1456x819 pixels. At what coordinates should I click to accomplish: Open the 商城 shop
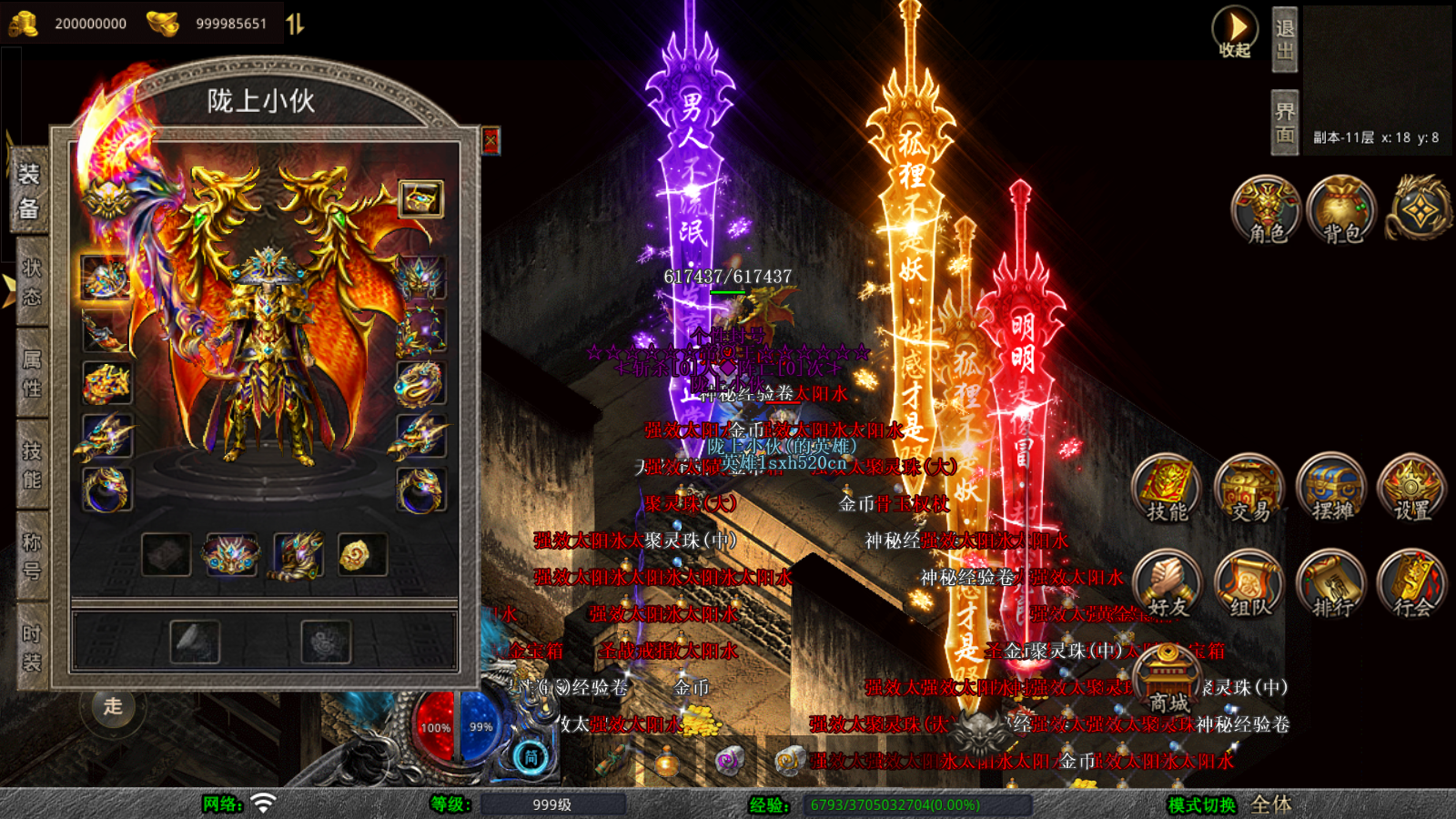coord(1168,681)
